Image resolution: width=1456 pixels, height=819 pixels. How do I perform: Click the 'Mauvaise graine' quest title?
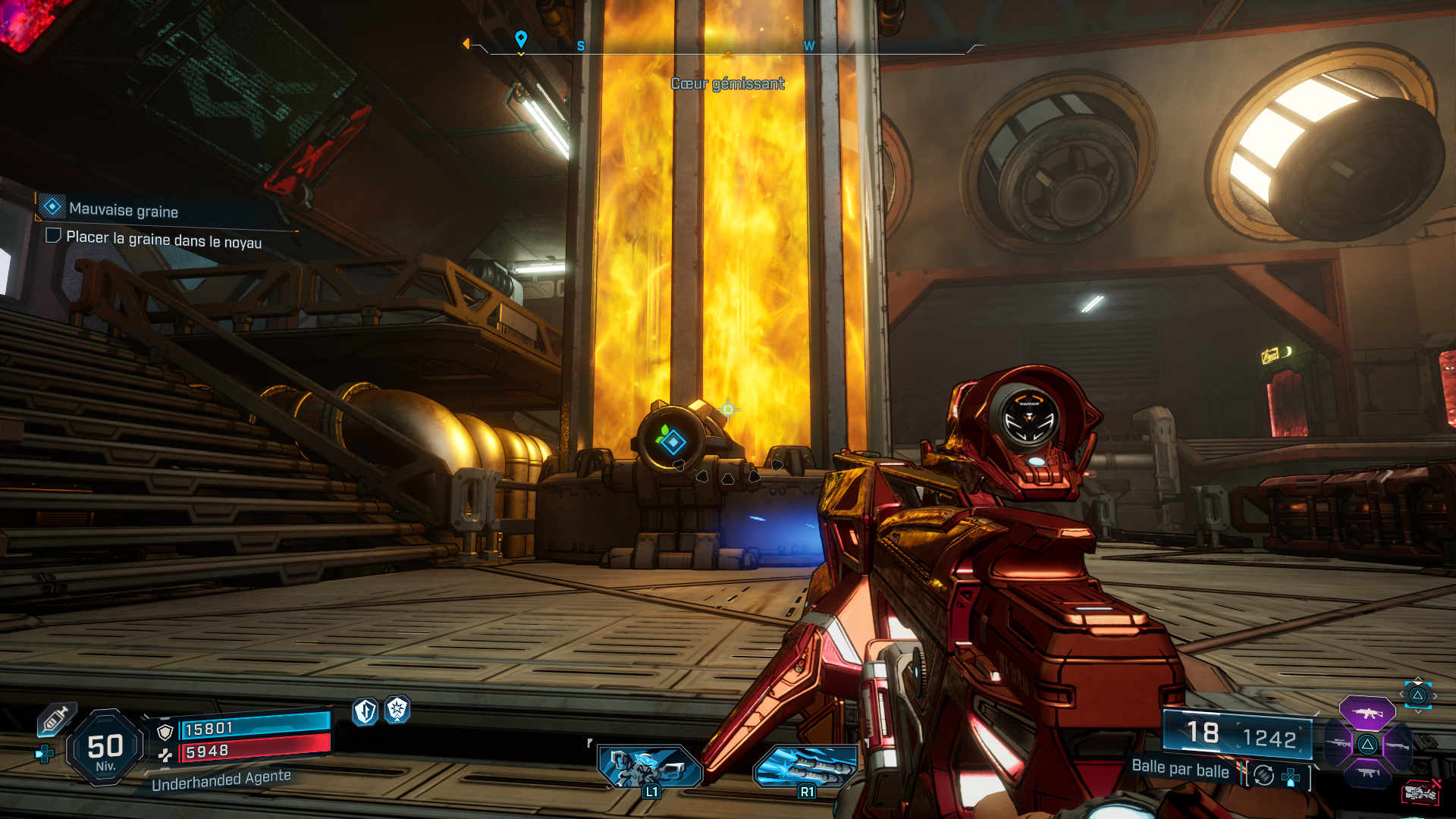point(123,210)
